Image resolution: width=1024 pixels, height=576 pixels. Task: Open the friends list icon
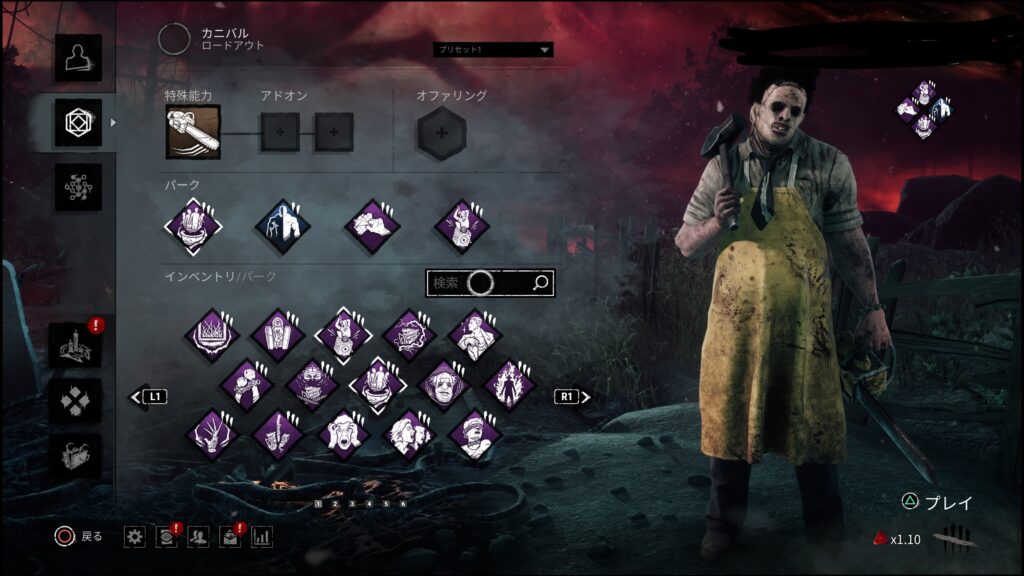(198, 537)
